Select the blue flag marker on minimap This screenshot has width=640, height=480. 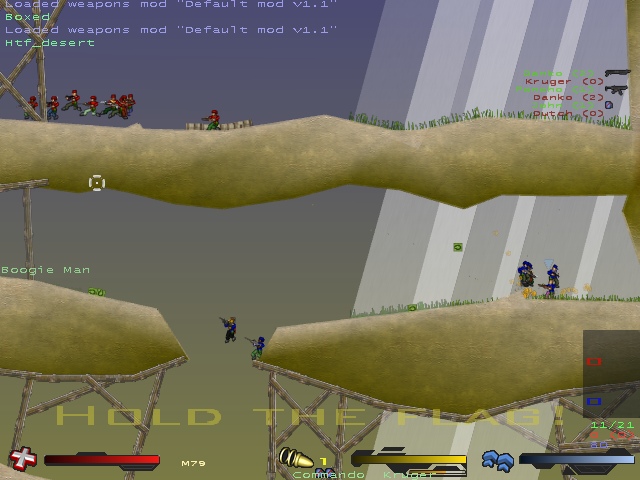tap(593, 402)
